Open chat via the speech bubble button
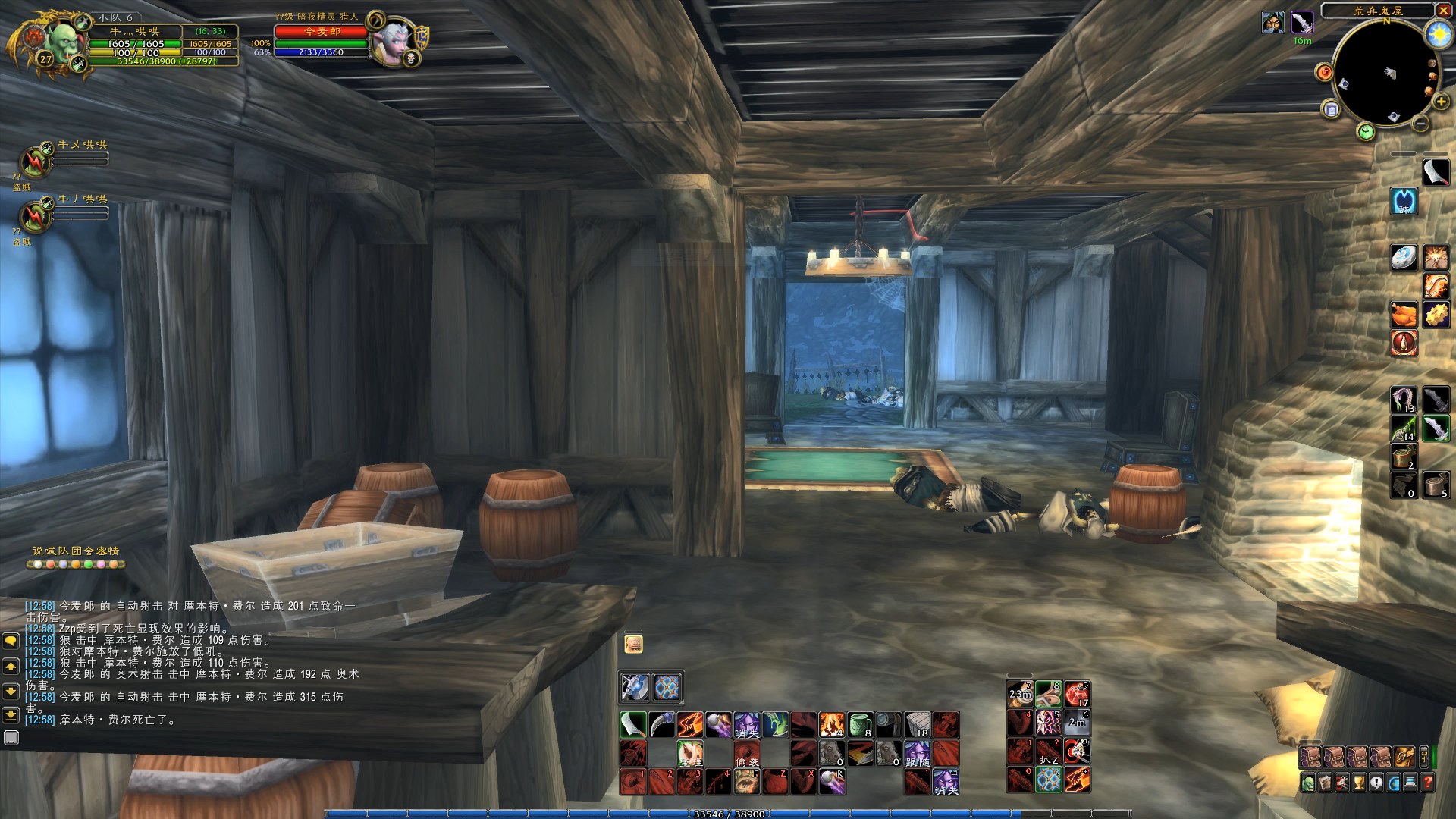Viewport: 1456px width, 819px height. [11, 642]
